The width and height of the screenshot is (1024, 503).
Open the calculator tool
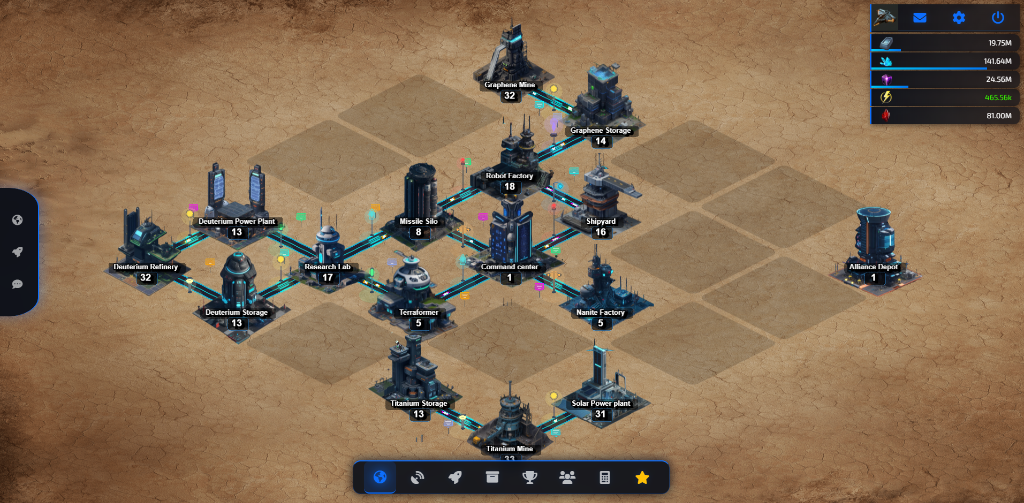605,477
